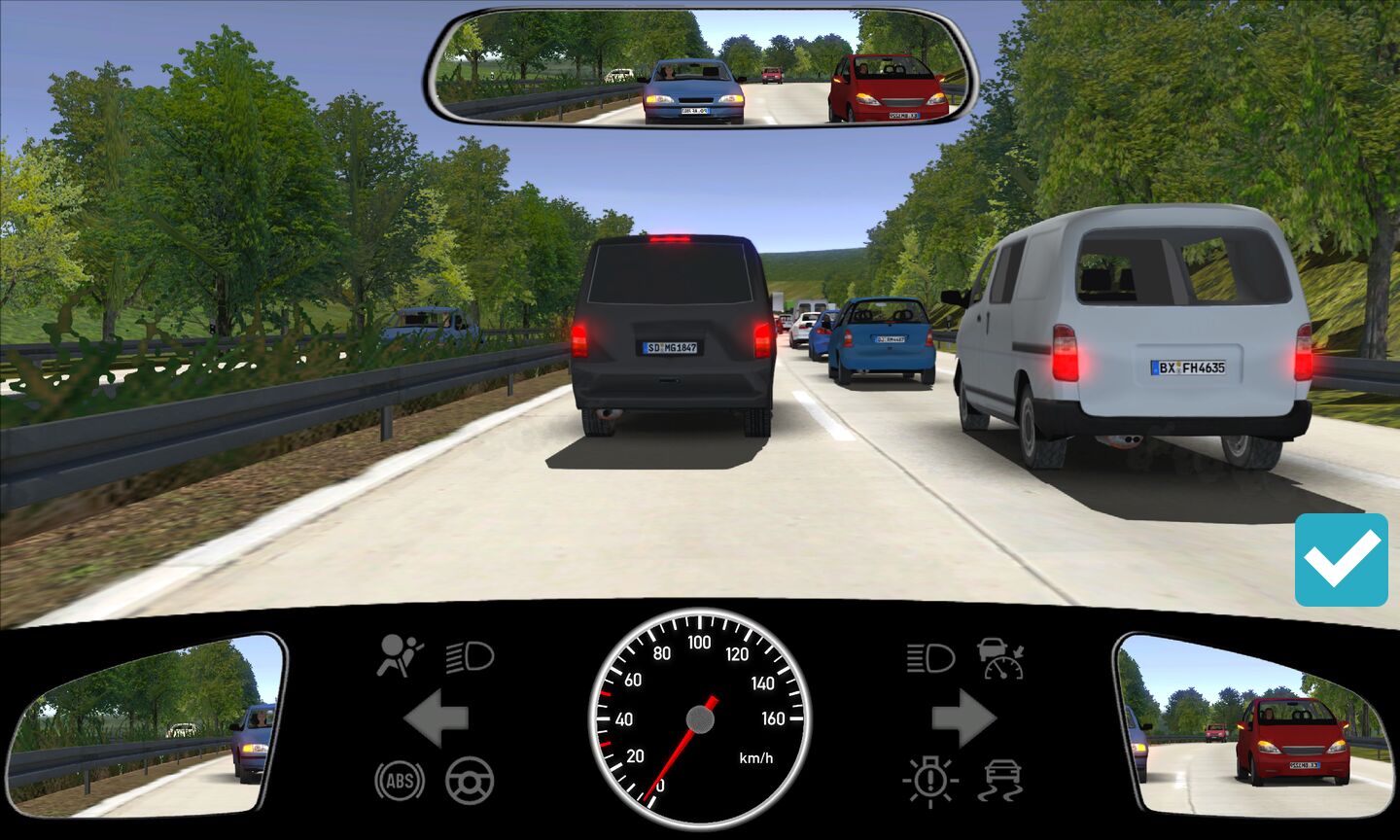Toggle the headlight icon beside cruise control

pos(930,658)
